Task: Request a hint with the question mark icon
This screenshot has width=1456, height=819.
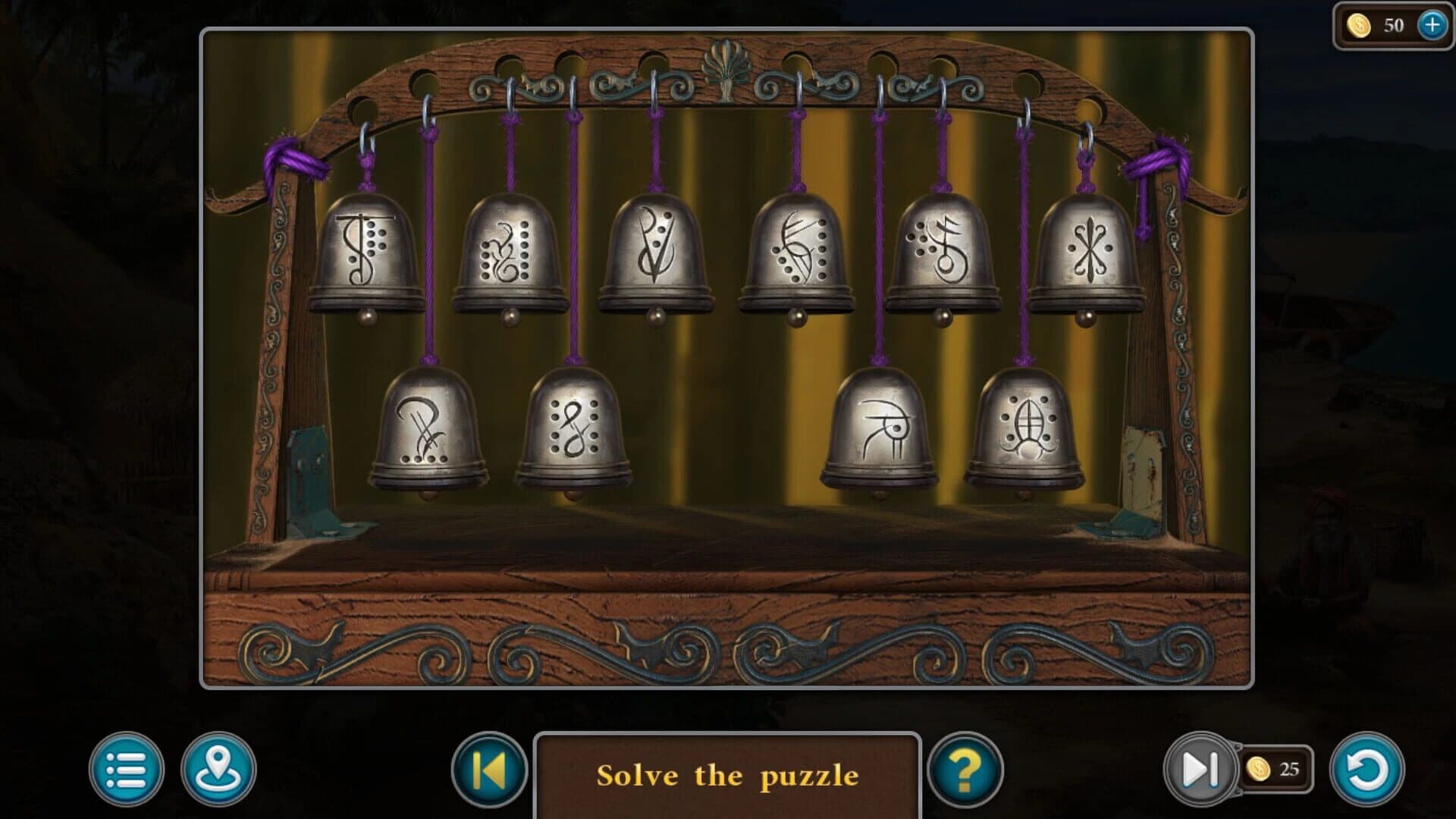Action: [967, 770]
